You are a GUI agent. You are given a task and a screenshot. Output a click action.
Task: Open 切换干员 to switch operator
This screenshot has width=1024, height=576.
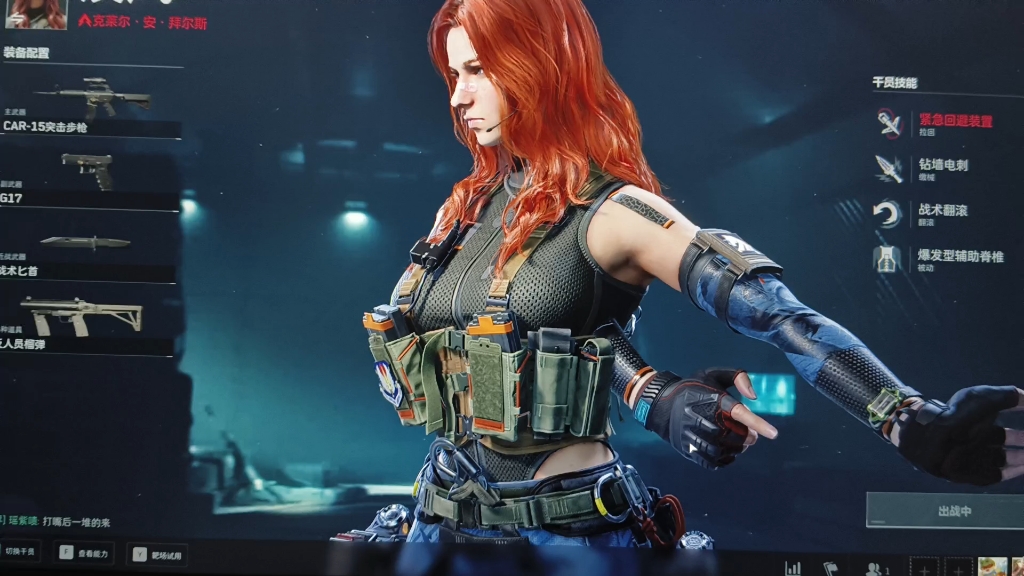[x=21, y=552]
